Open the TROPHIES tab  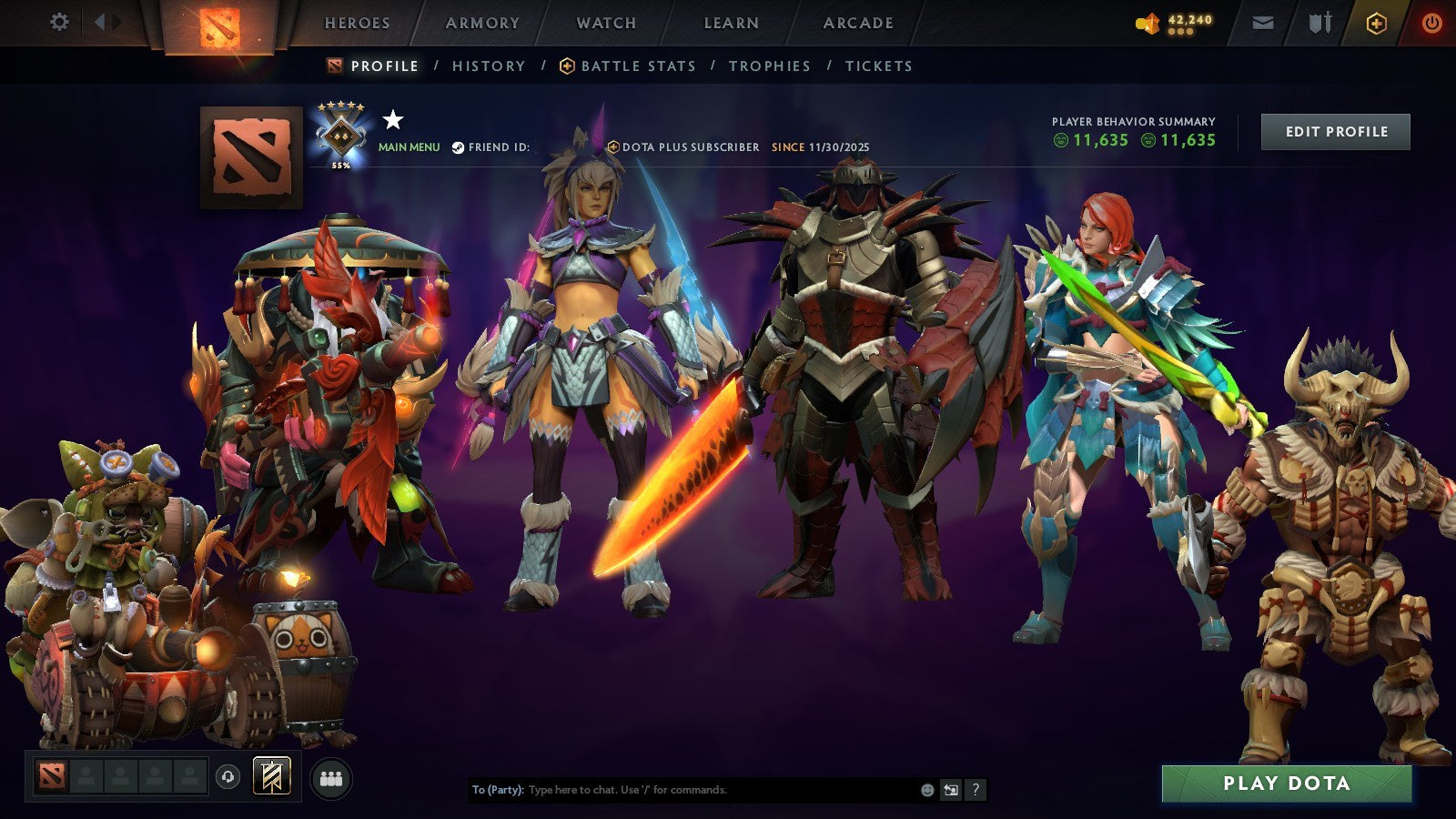click(770, 66)
